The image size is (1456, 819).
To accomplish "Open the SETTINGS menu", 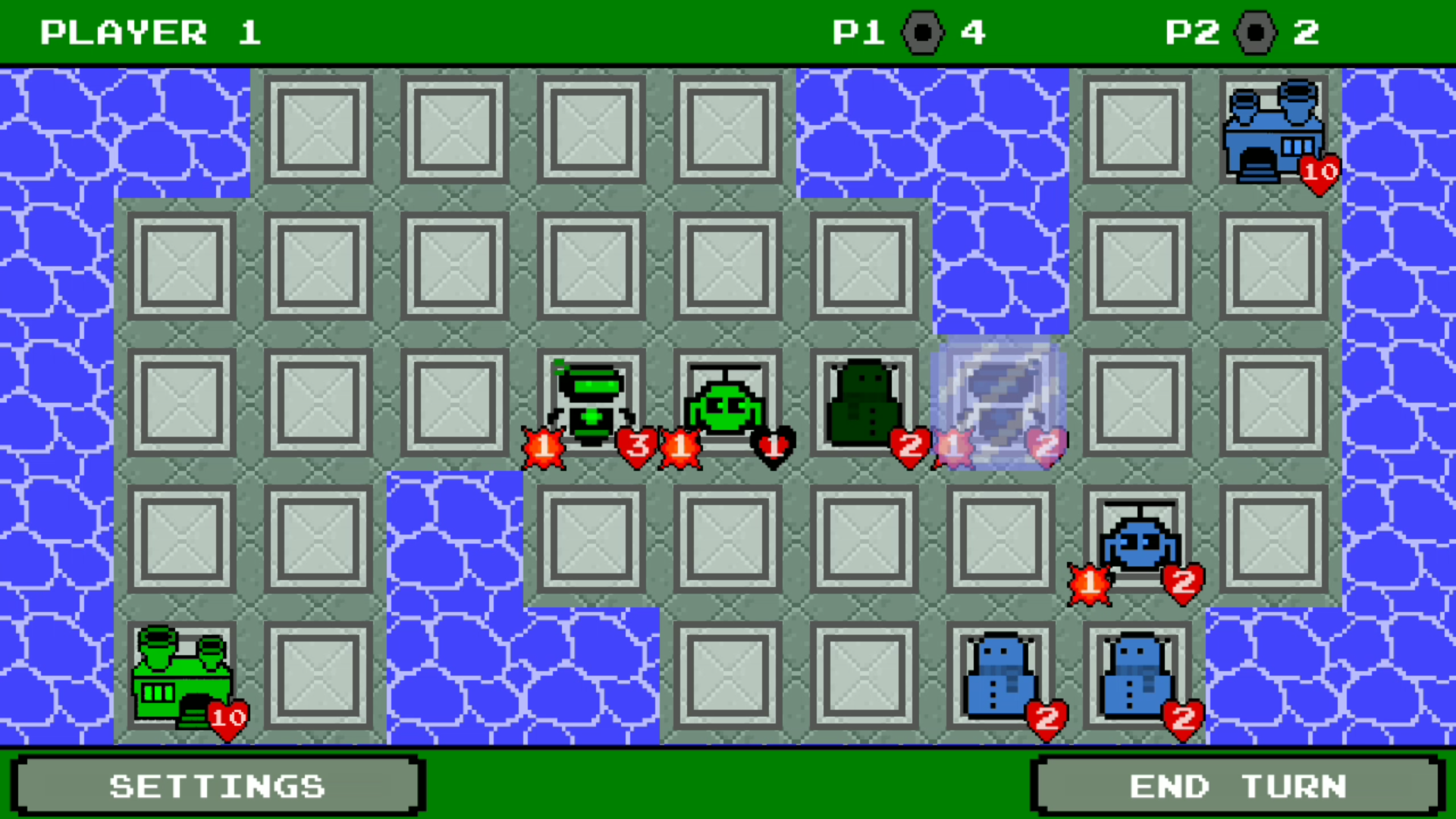I will (x=218, y=785).
